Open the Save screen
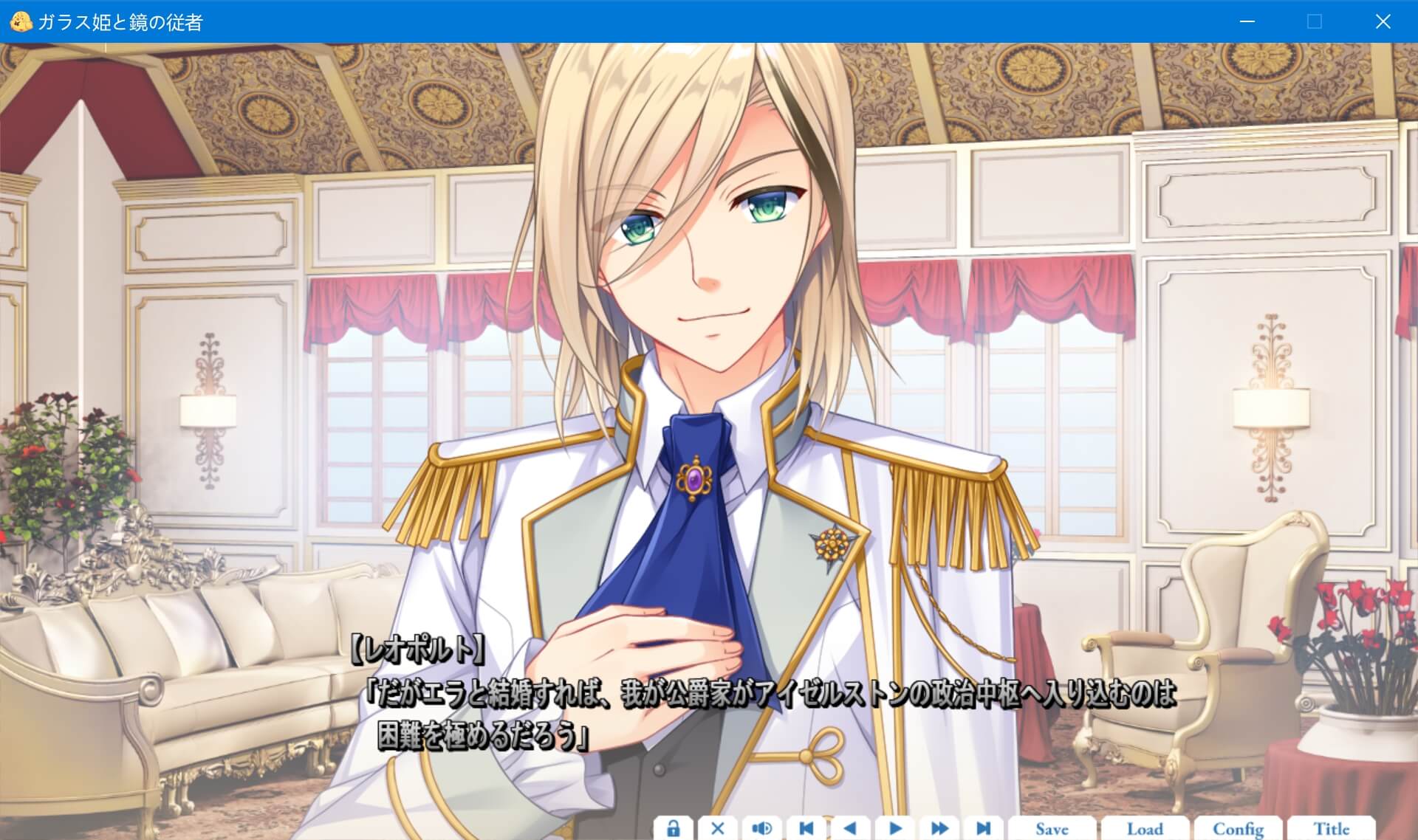Viewport: 1418px width, 840px height. [1052, 828]
